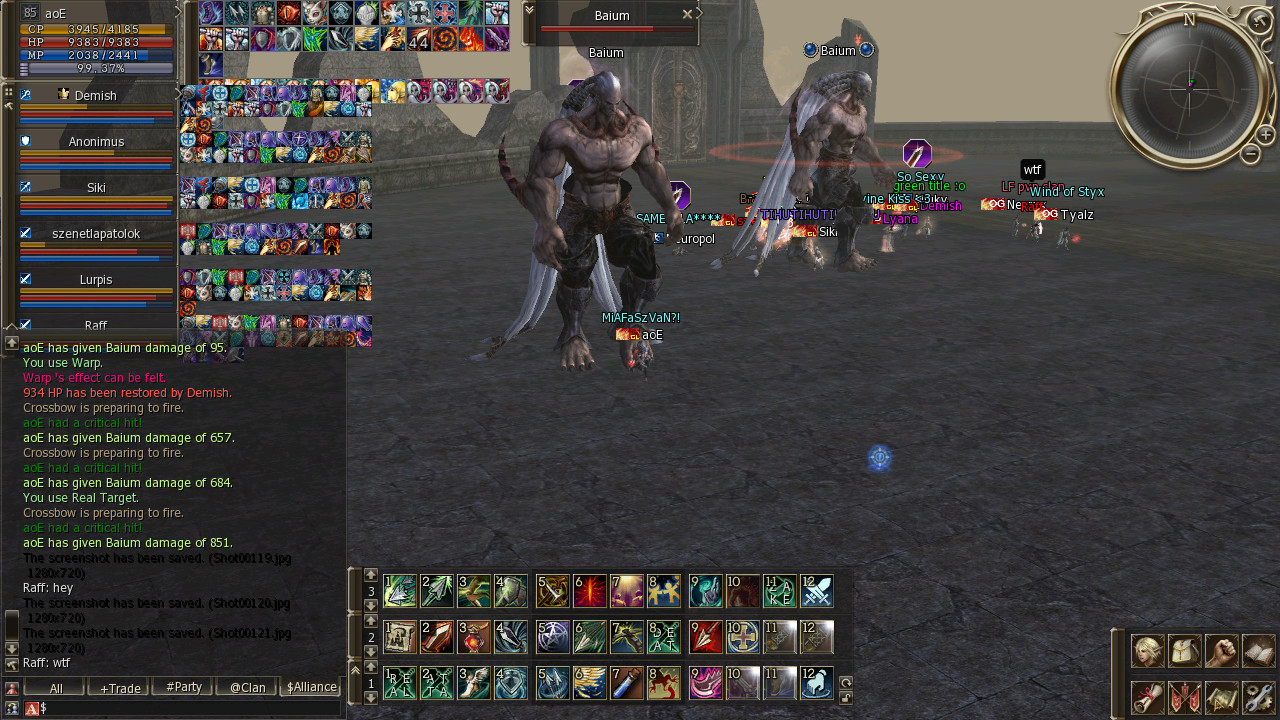Switch to the #Party chat tab
This screenshot has width=1280, height=720.
click(183, 688)
